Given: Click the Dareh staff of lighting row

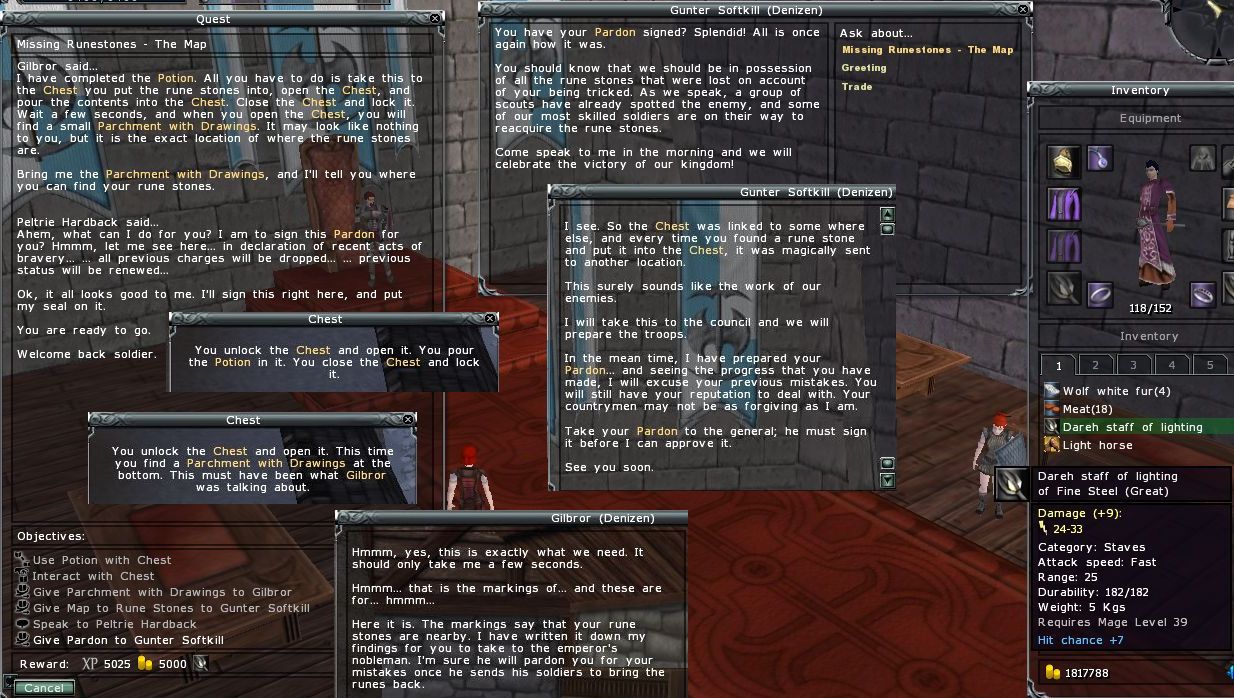Looking at the screenshot, I should click(1132, 427).
